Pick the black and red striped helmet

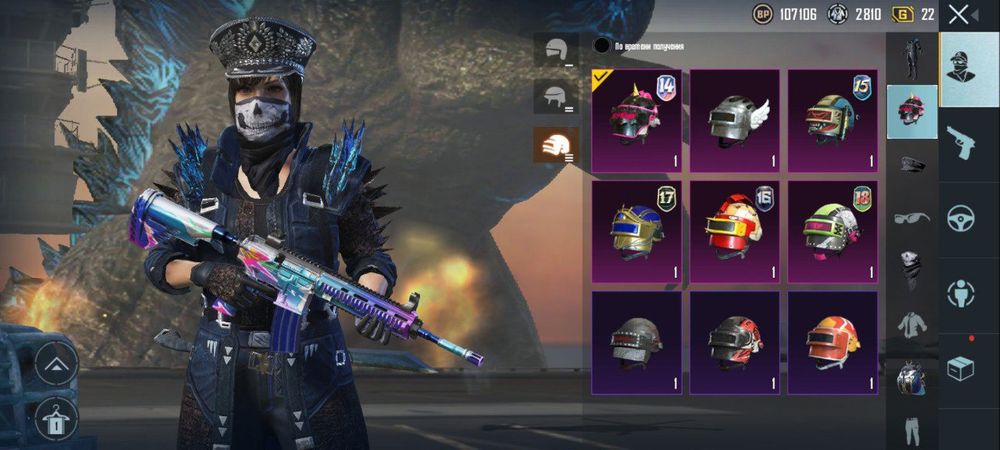click(x=734, y=342)
